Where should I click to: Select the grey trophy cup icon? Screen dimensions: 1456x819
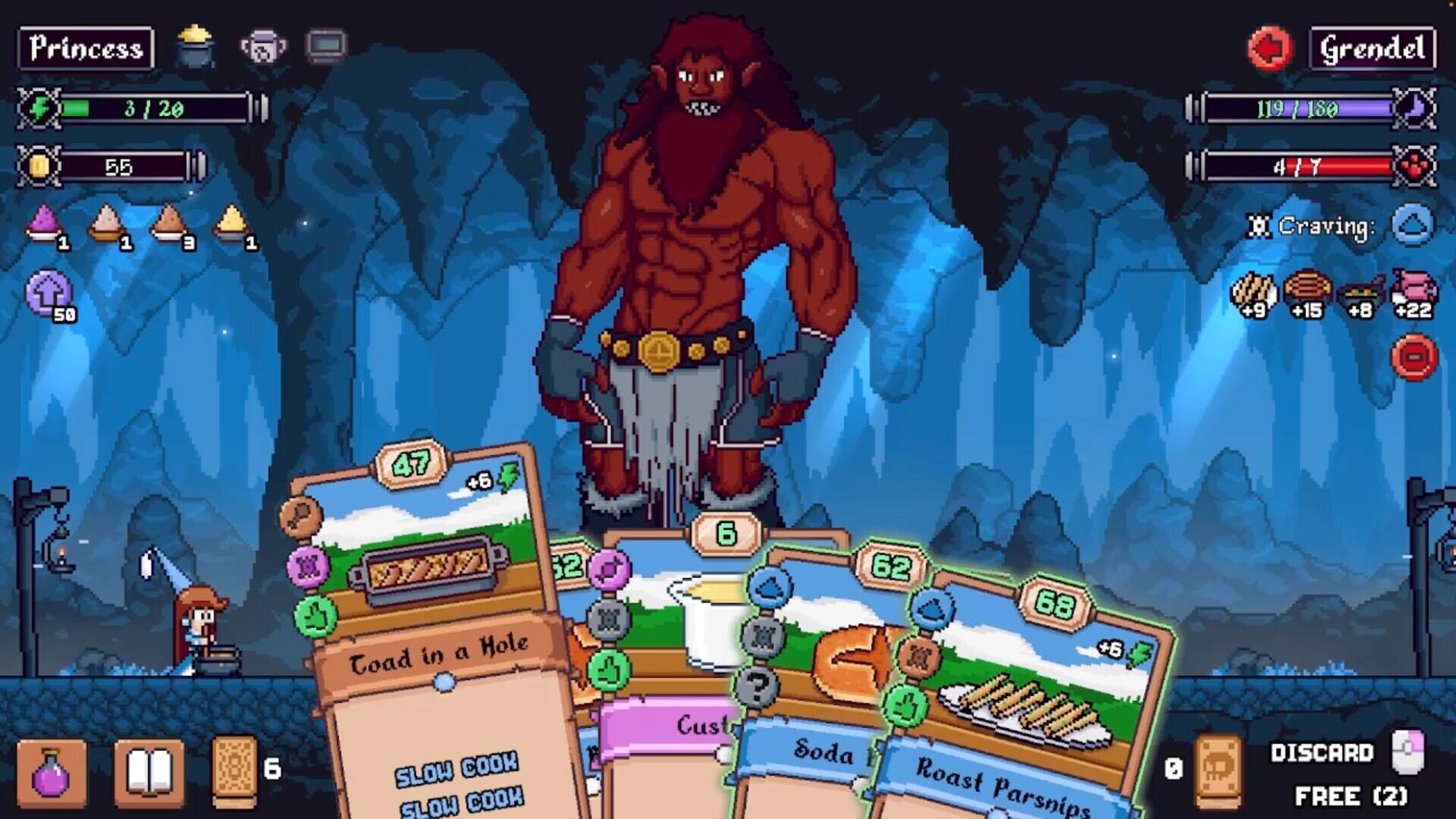pos(263,47)
